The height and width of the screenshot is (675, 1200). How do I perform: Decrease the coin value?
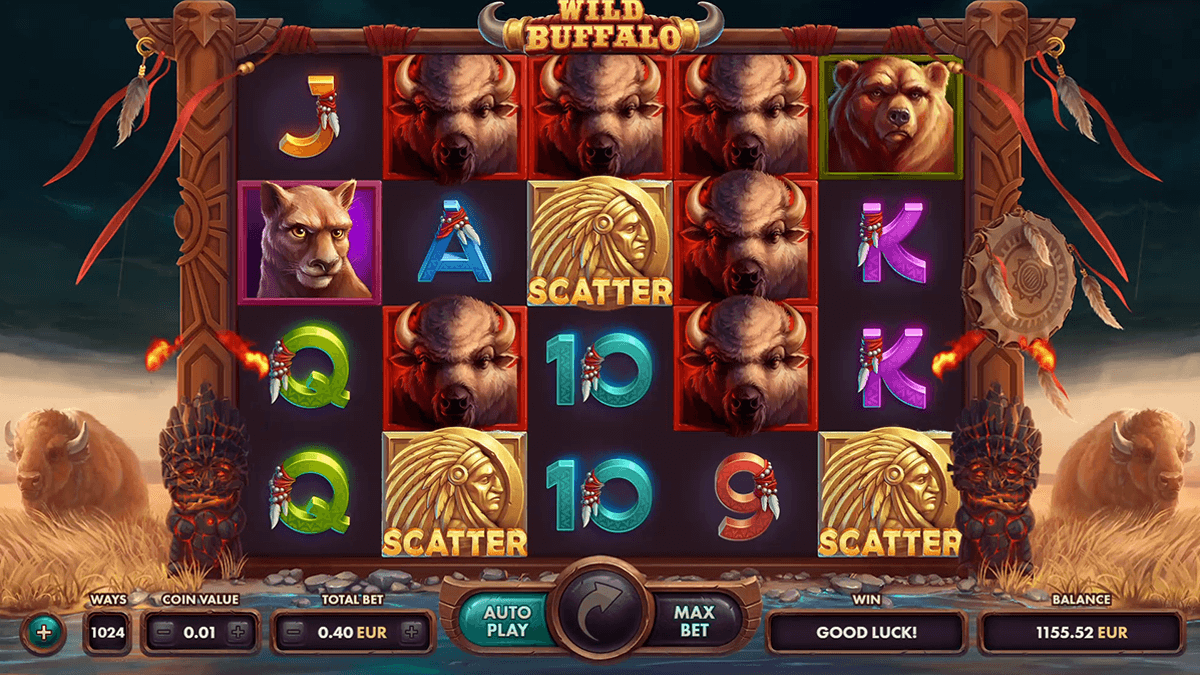pos(164,632)
